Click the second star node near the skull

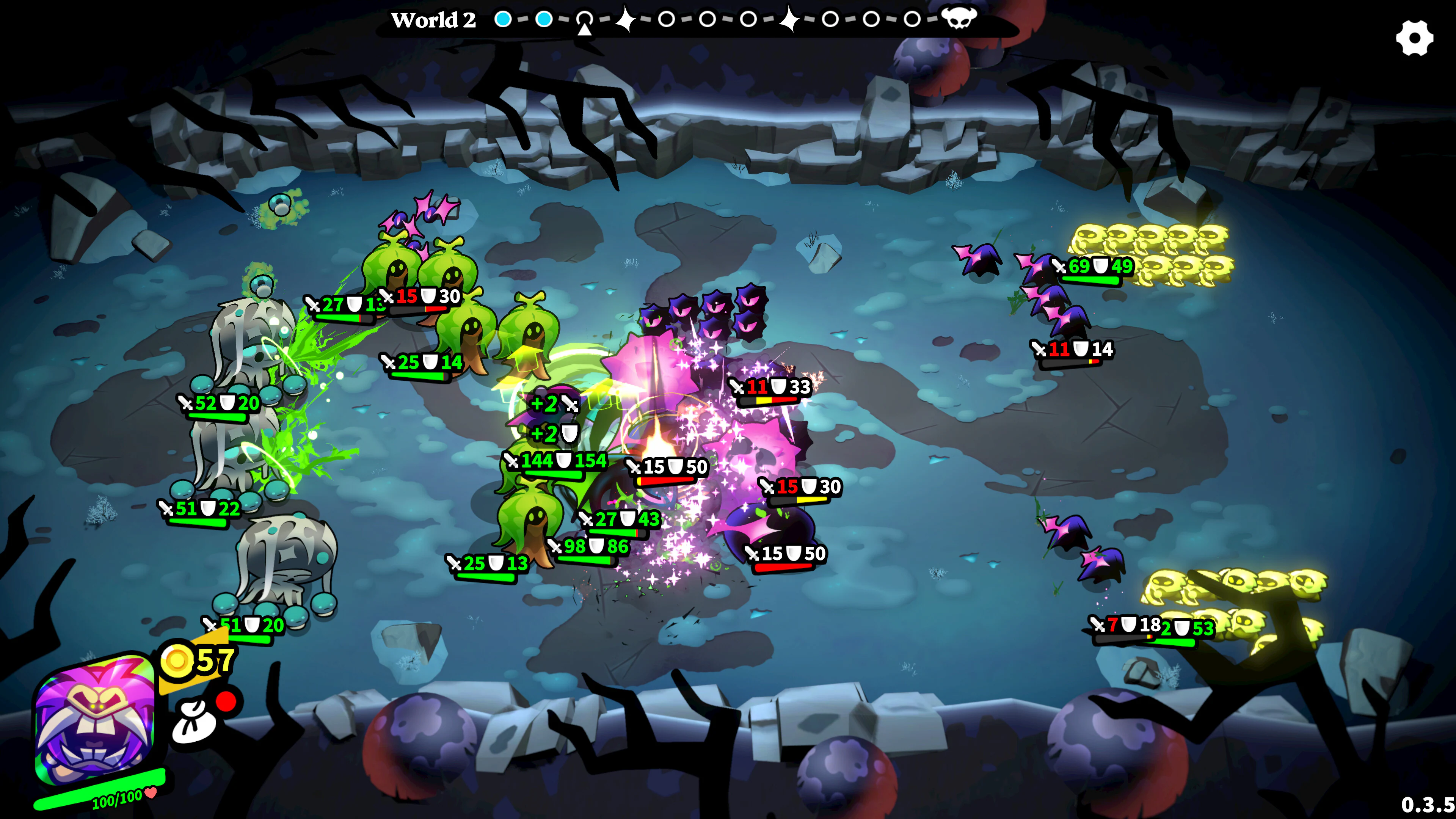[790, 20]
